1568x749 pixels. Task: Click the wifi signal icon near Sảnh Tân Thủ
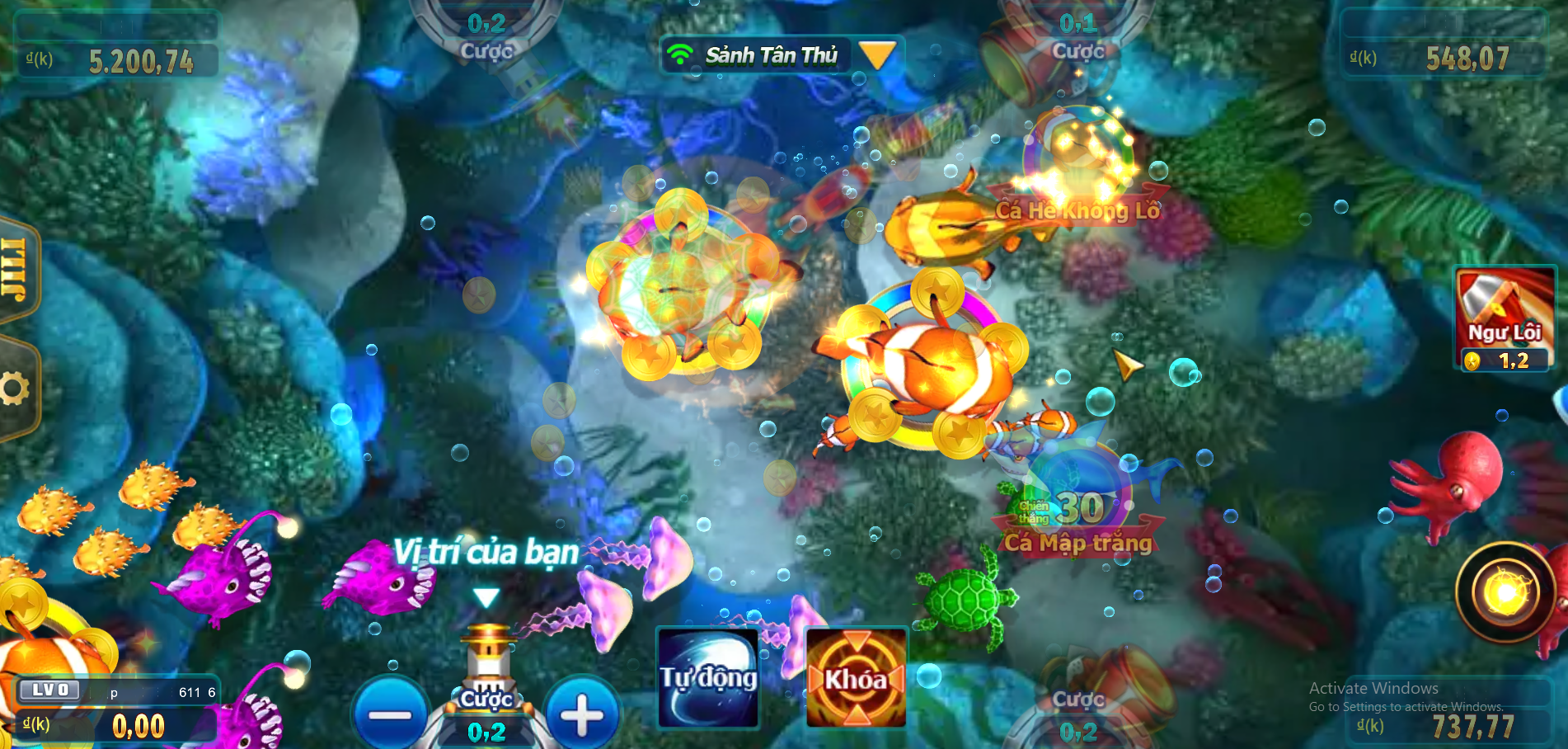click(681, 54)
